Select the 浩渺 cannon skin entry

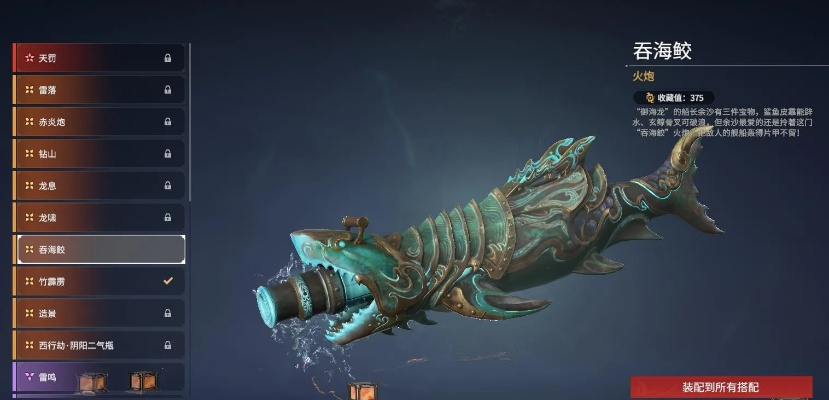point(98,313)
